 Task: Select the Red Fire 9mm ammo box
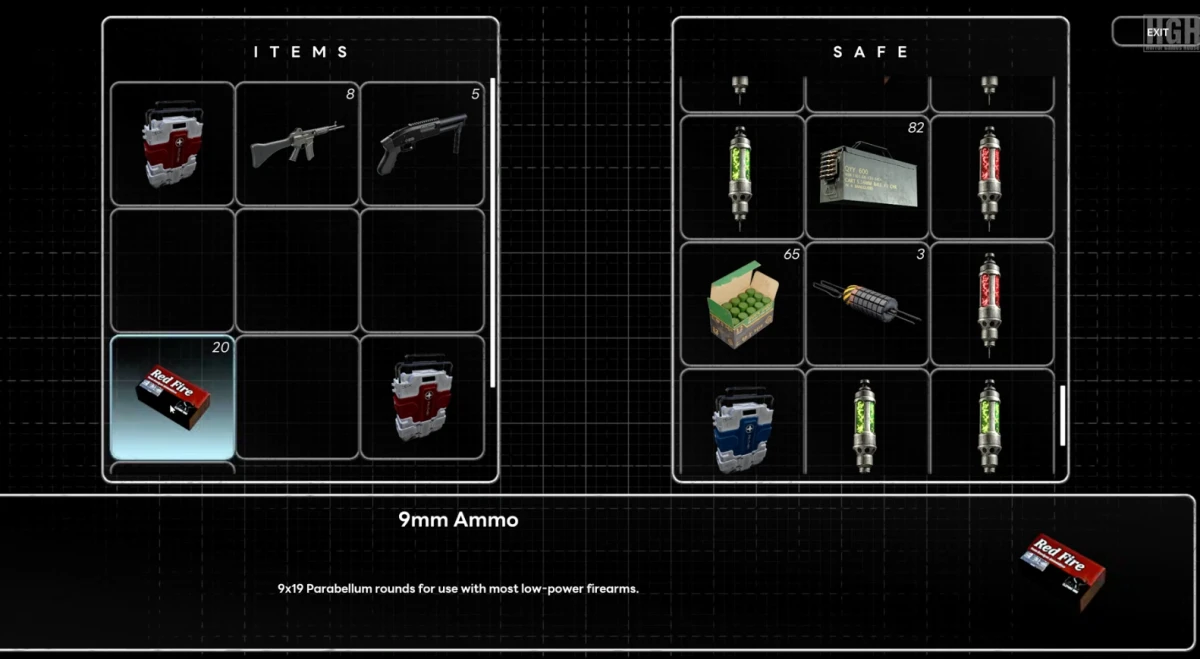click(x=173, y=397)
